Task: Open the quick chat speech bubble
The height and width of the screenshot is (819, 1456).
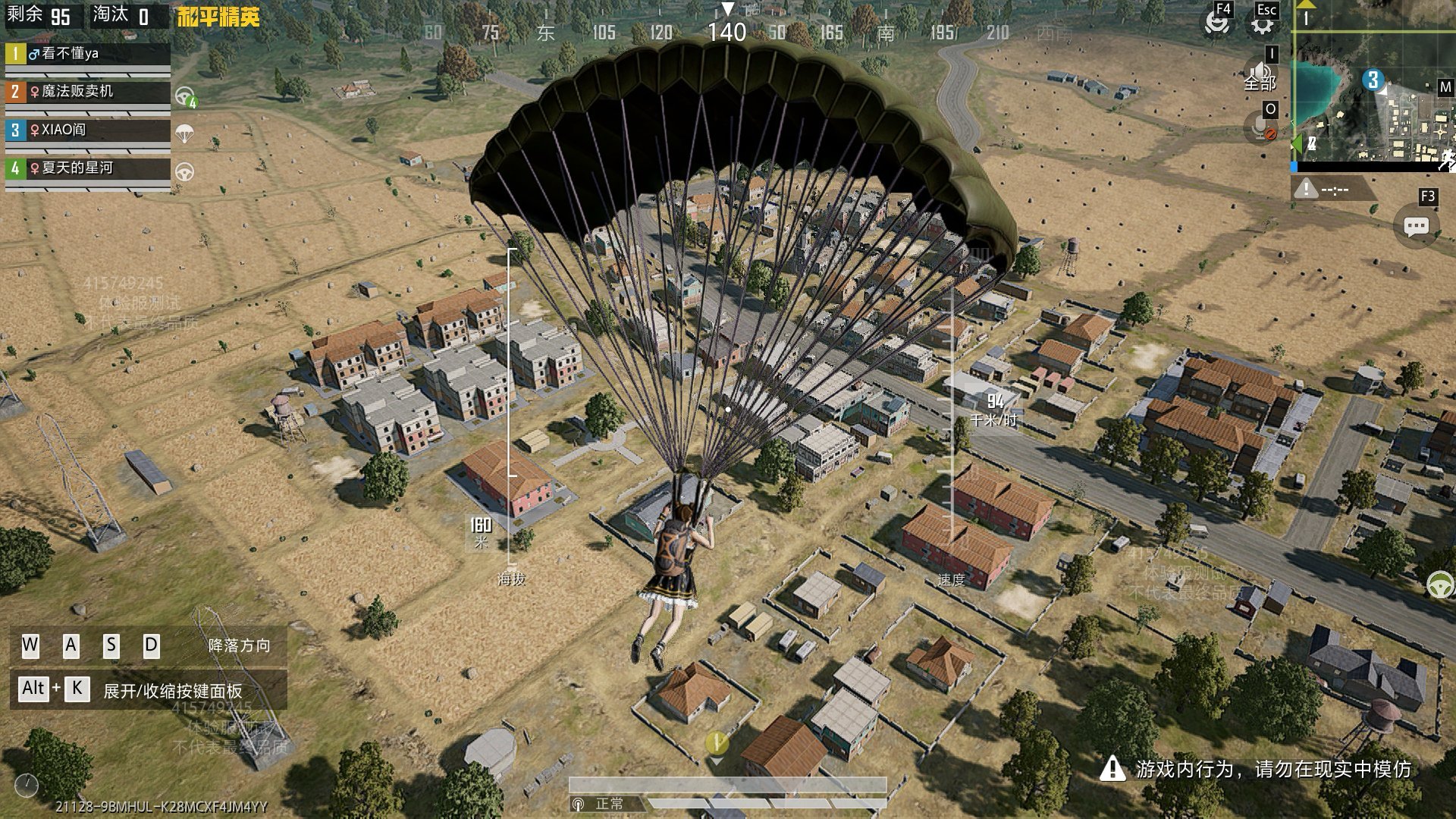Action: click(1416, 226)
